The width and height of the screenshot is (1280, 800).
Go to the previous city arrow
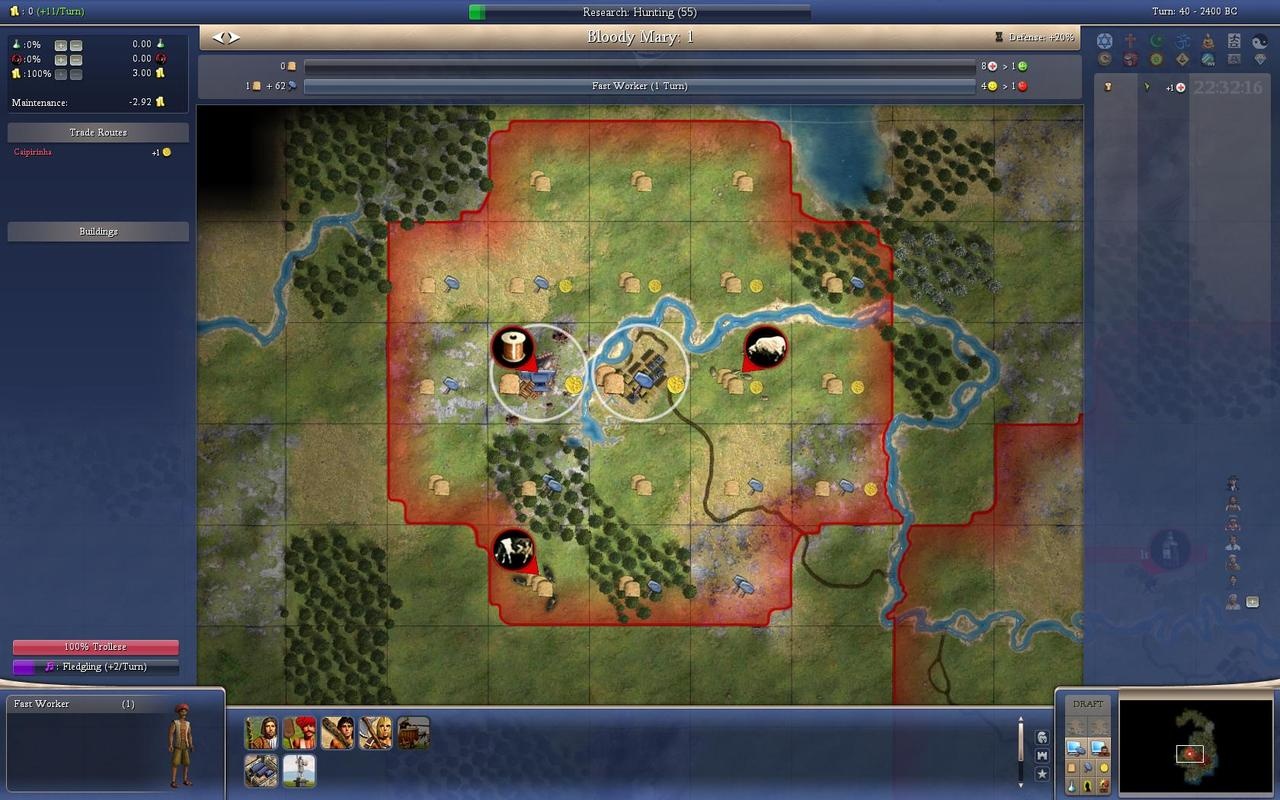click(x=217, y=38)
